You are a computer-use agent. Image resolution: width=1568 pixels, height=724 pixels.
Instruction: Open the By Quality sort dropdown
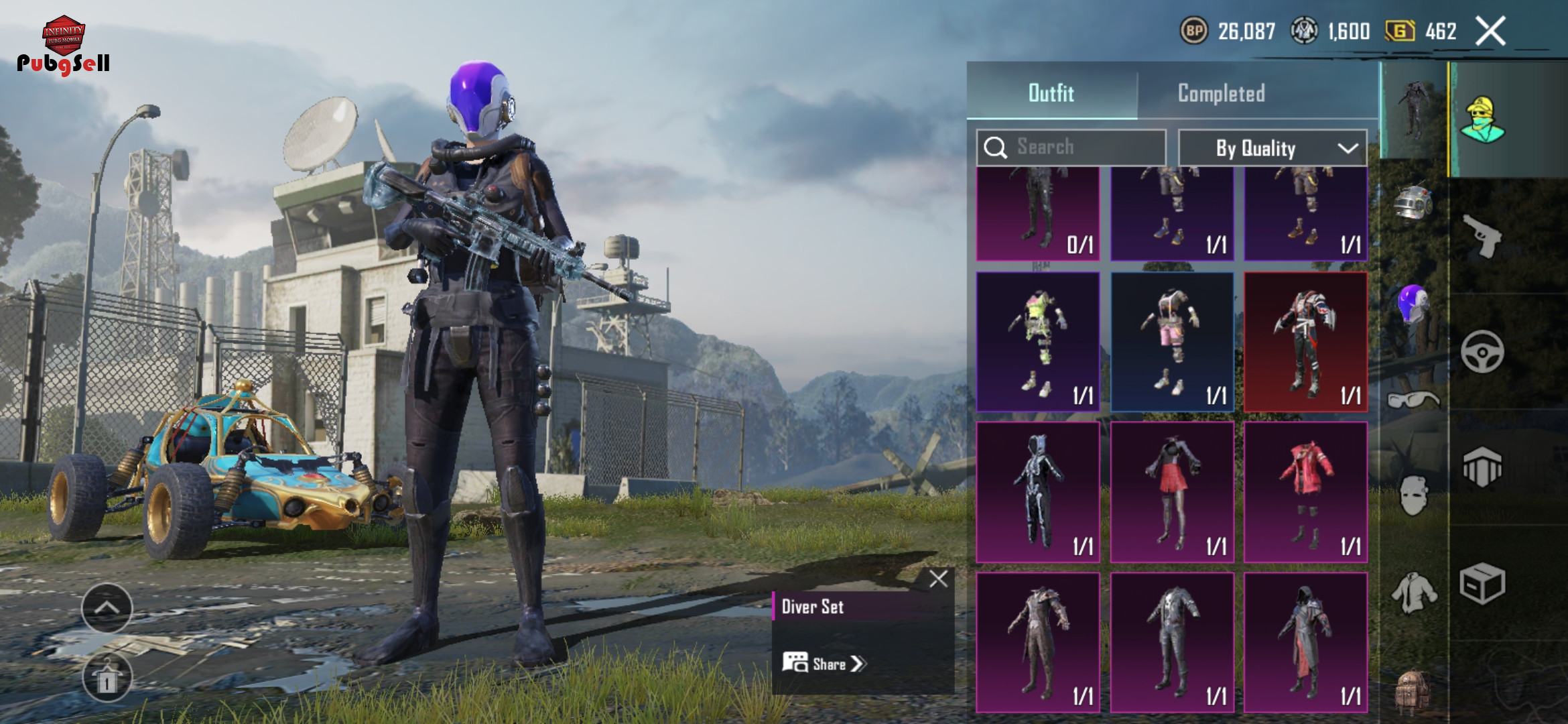point(1272,148)
